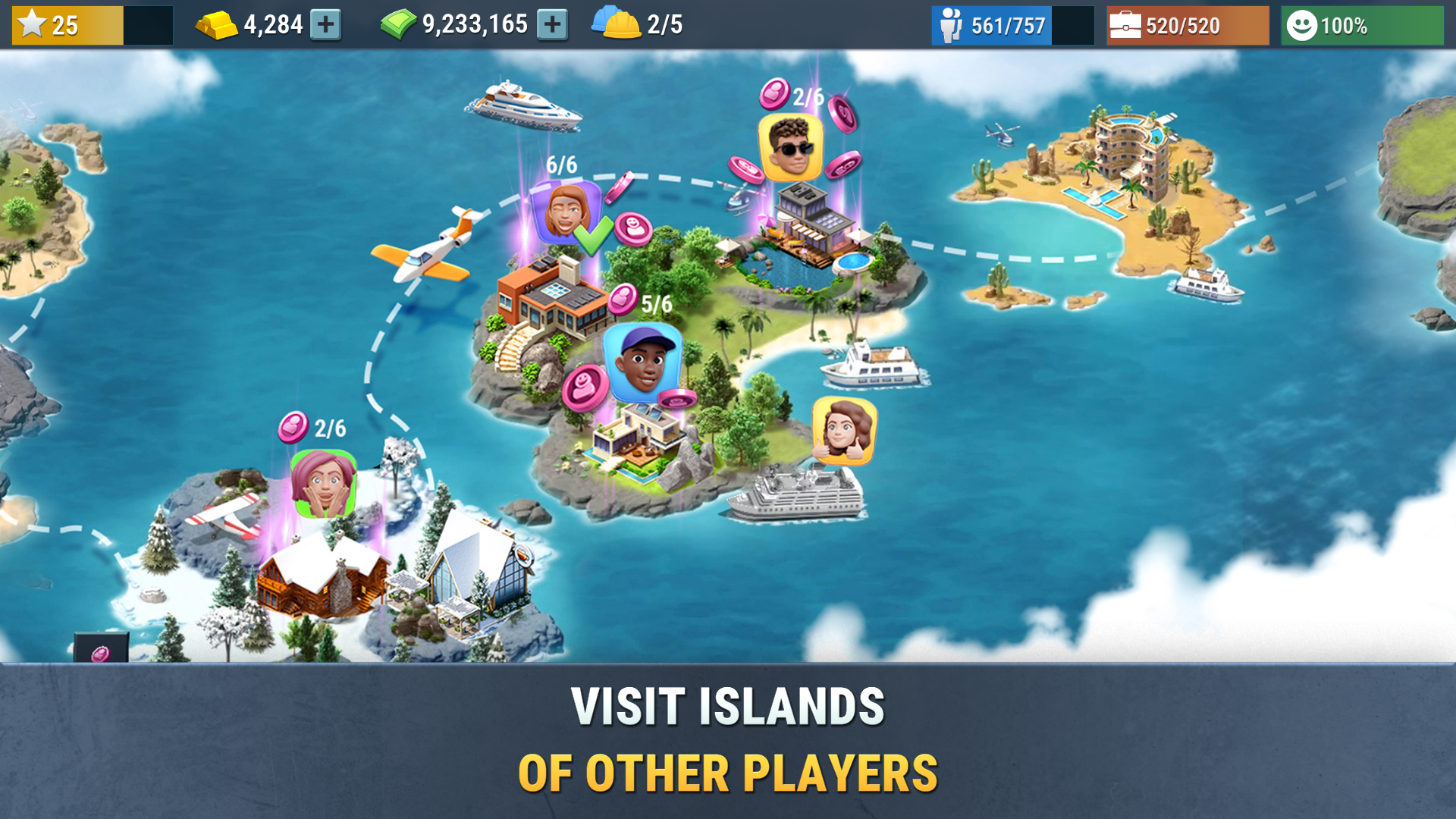View the happiness smiley indicator

click(x=1302, y=24)
